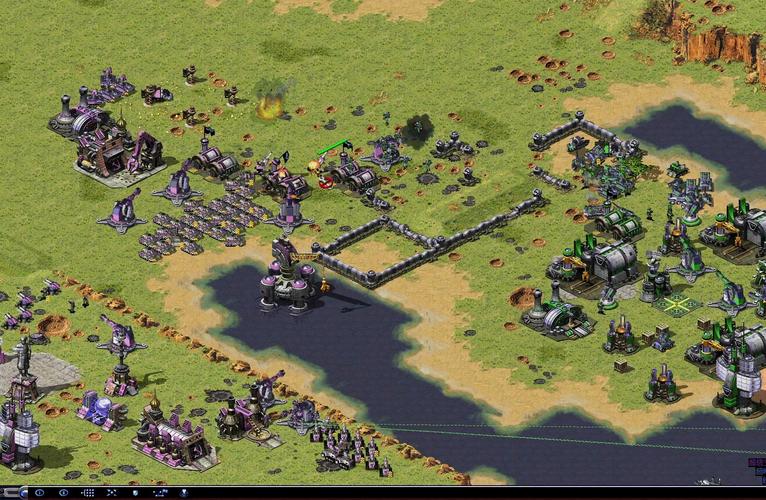The image size is (766, 500).
Task: Select the shield guard command icon
Action: pos(135,493)
